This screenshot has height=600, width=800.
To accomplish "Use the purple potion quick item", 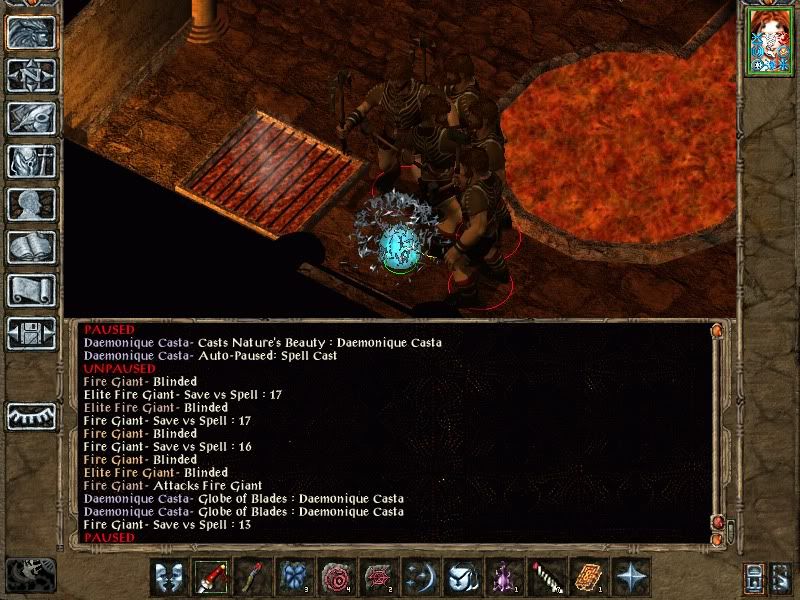I will pyautogui.click(x=505, y=577).
